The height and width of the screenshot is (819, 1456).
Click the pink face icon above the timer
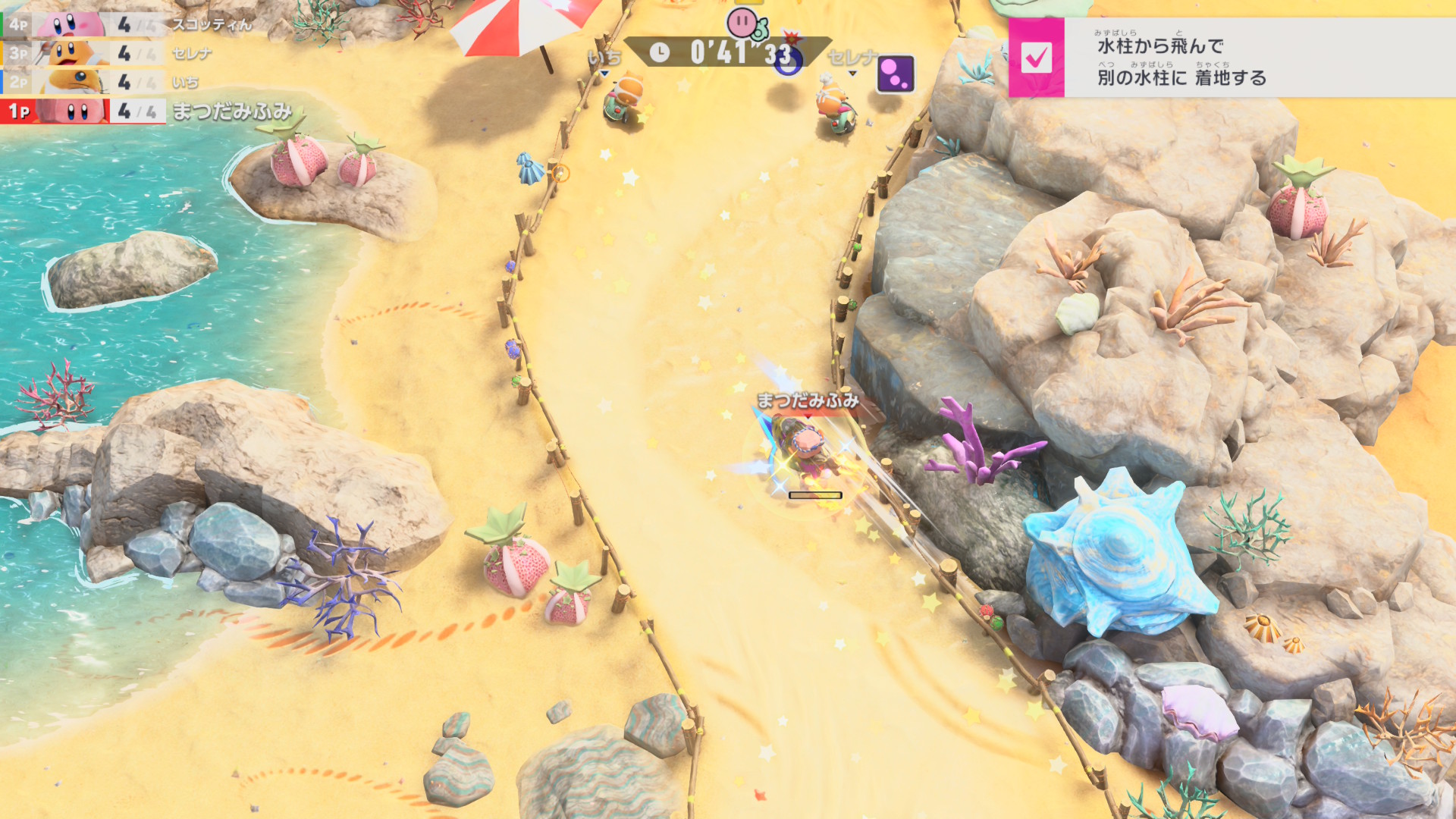(x=742, y=23)
